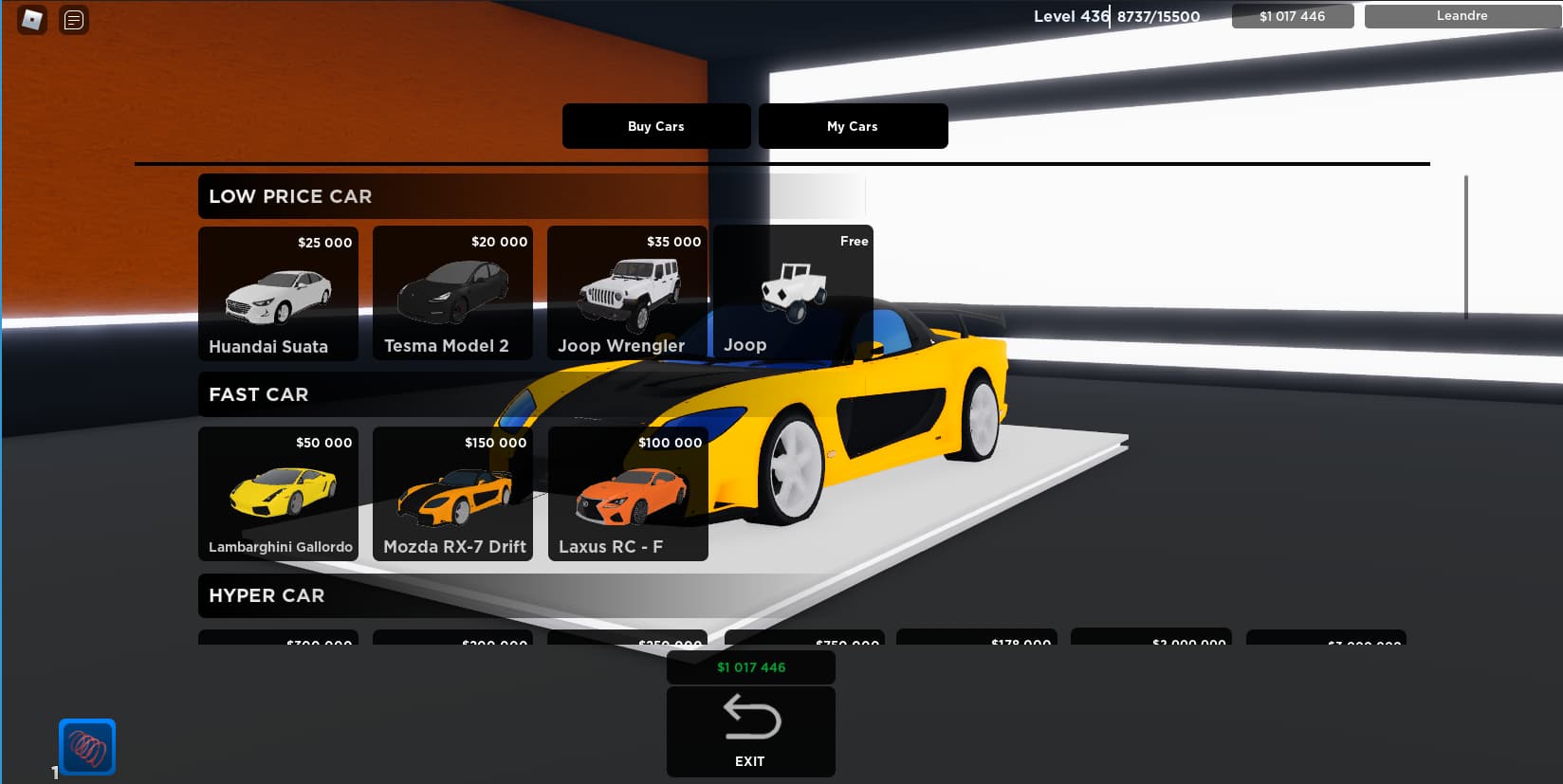This screenshot has width=1563, height=784.
Task: Select the Mozda RX-7 Drift
Action: click(452, 494)
